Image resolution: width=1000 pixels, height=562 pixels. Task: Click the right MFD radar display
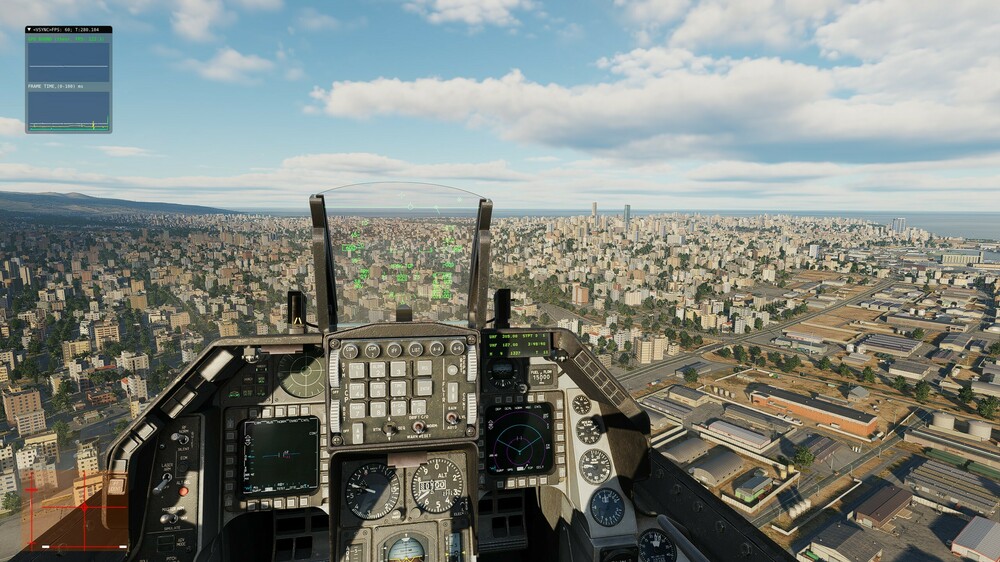519,440
